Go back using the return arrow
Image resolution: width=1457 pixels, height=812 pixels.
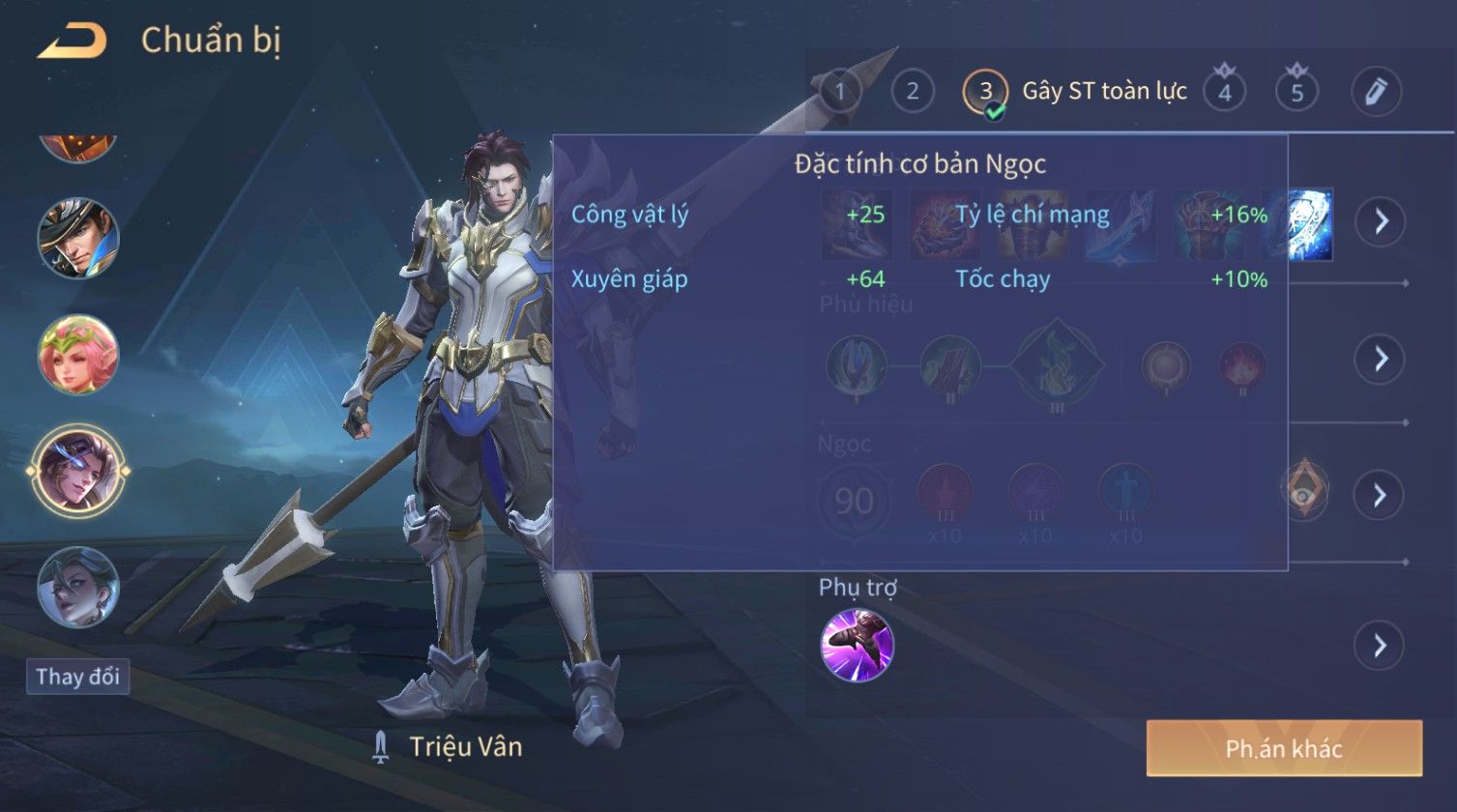pyautogui.click(x=73, y=42)
